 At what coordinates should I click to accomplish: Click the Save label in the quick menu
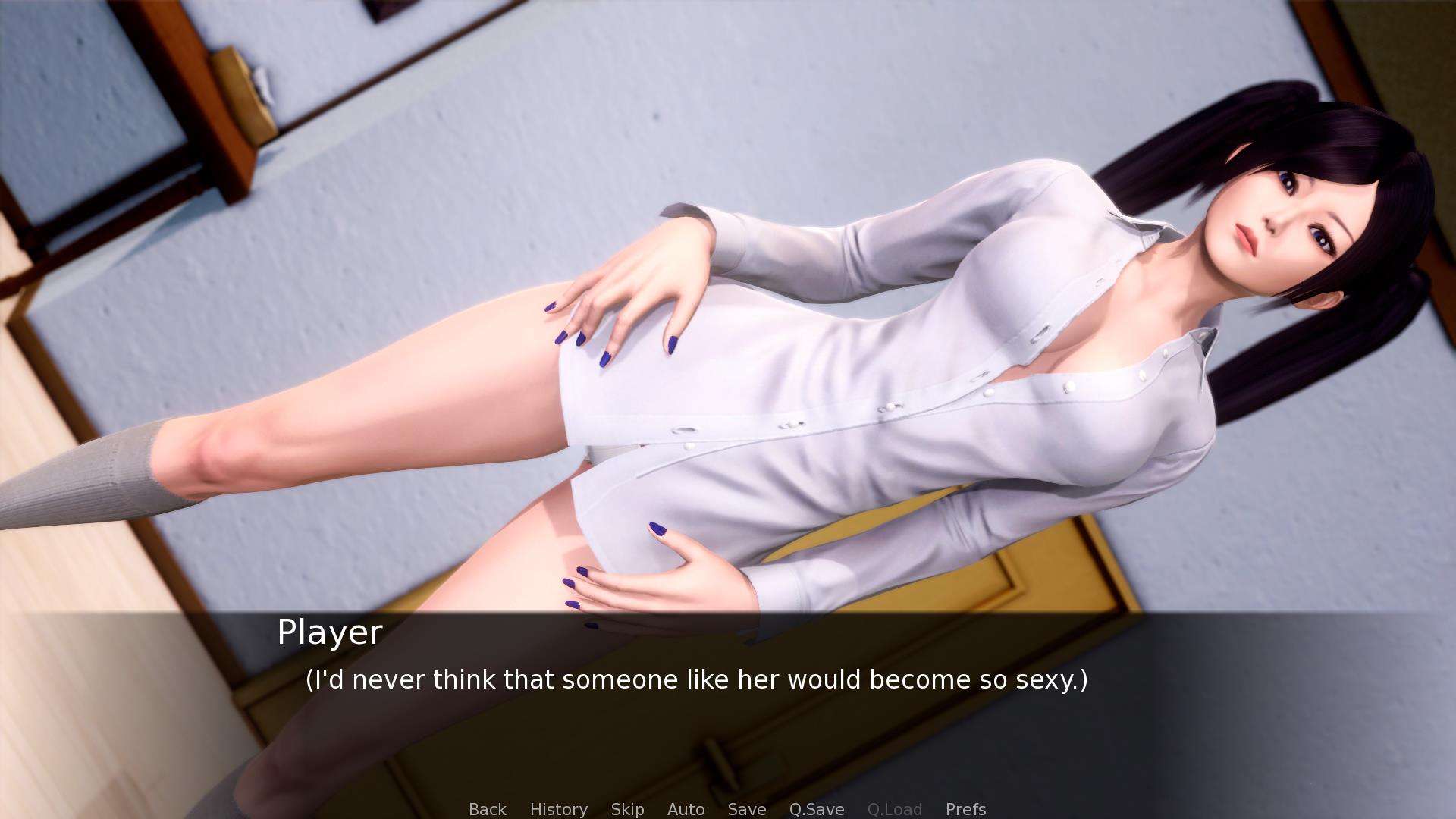(746, 809)
